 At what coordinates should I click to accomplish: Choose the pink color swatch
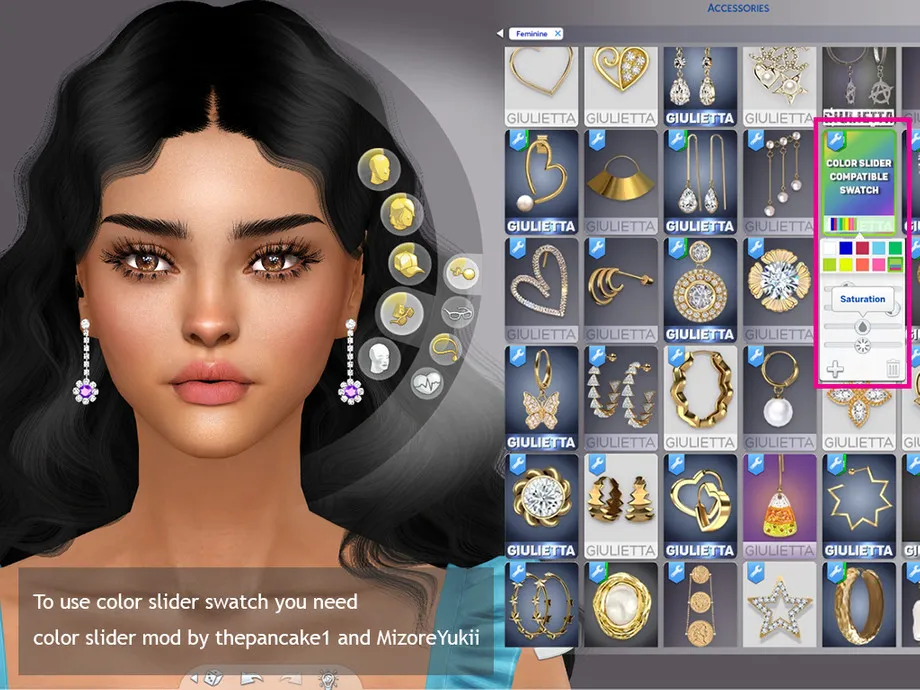(x=879, y=264)
